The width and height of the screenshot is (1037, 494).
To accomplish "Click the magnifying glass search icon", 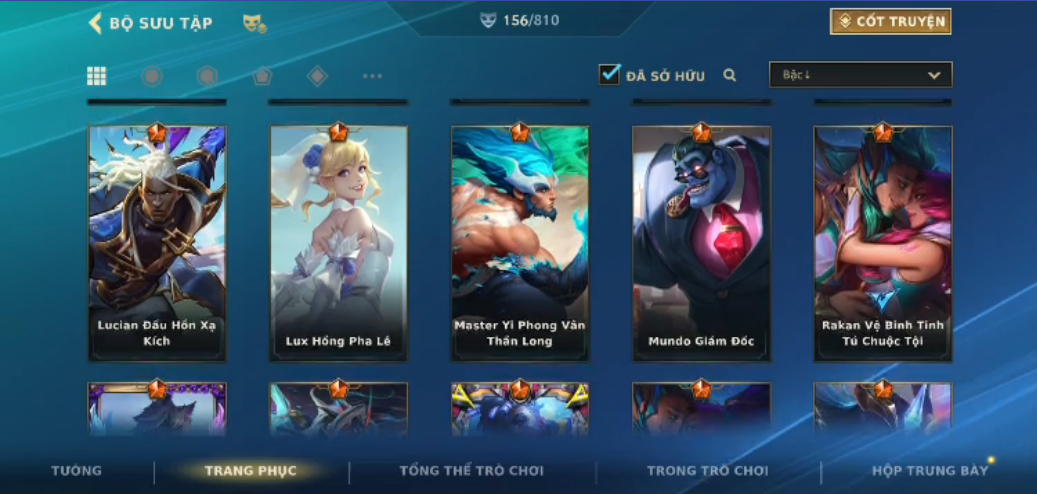I will pyautogui.click(x=730, y=75).
